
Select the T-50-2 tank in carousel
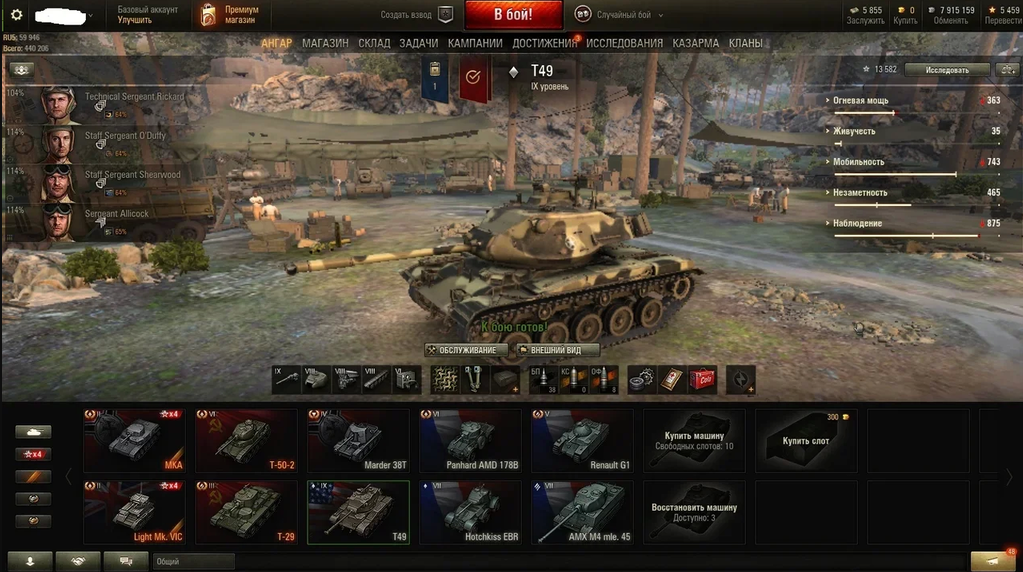pyautogui.click(x=247, y=439)
